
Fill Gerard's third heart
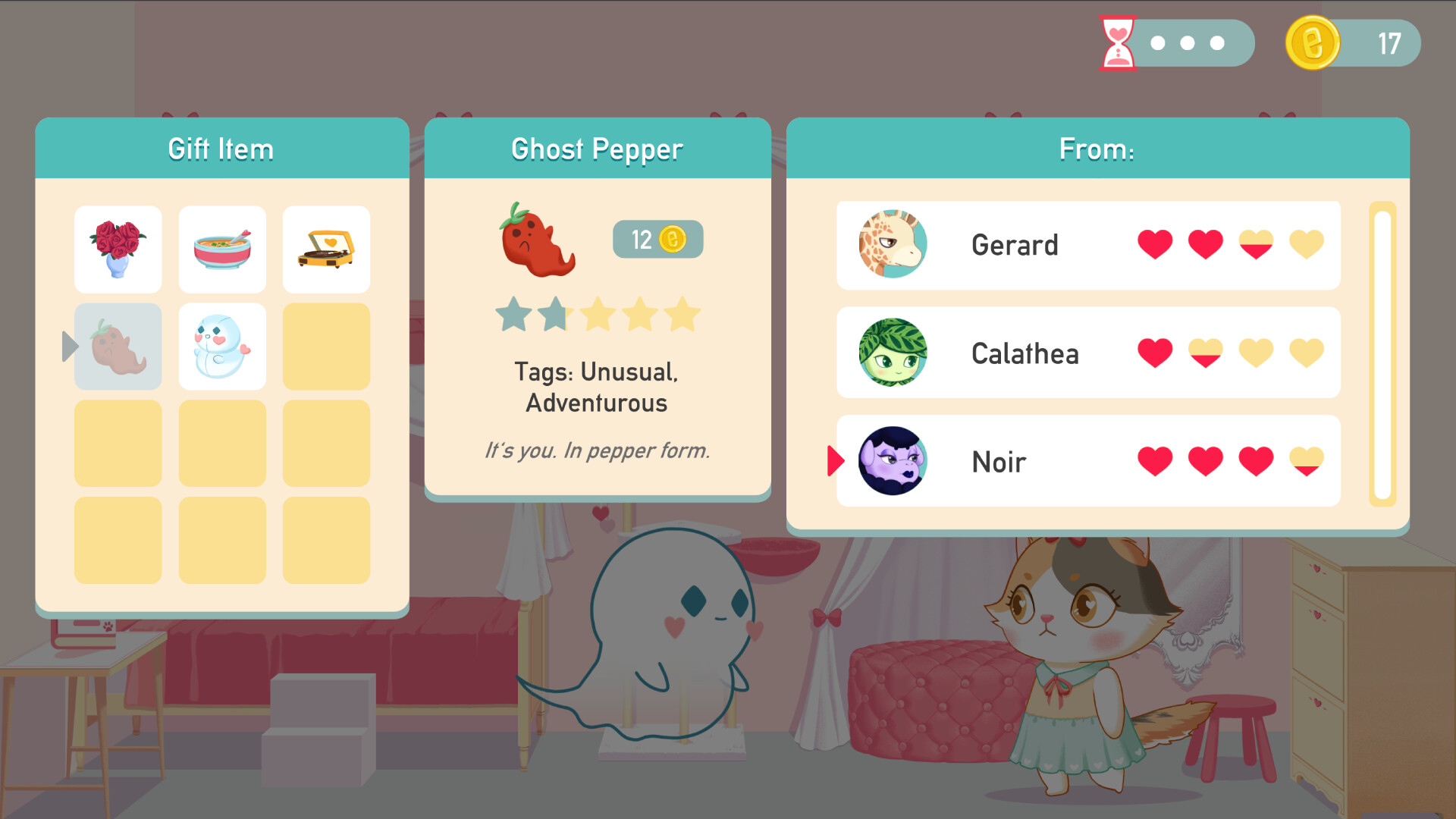tap(1255, 245)
